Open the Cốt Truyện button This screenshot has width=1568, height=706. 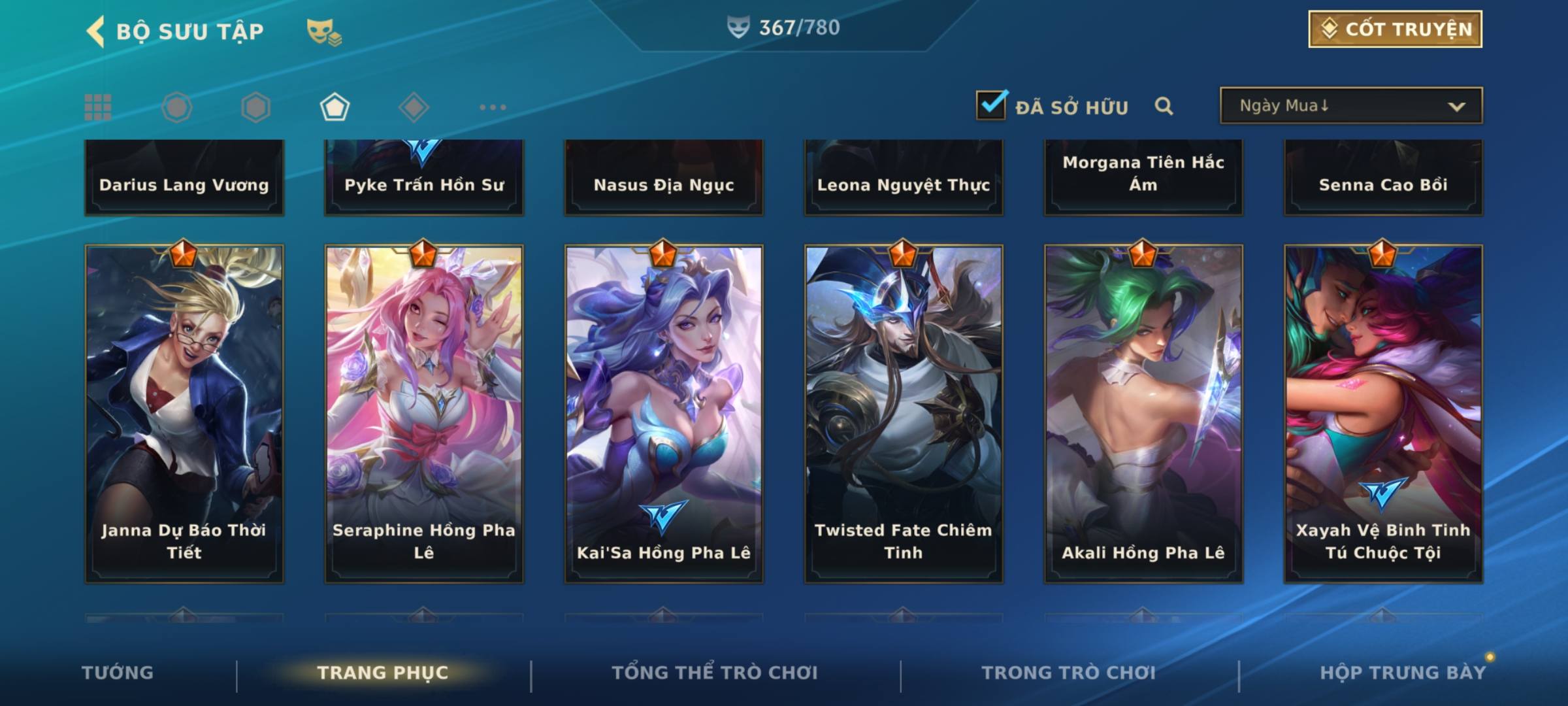[1395, 29]
